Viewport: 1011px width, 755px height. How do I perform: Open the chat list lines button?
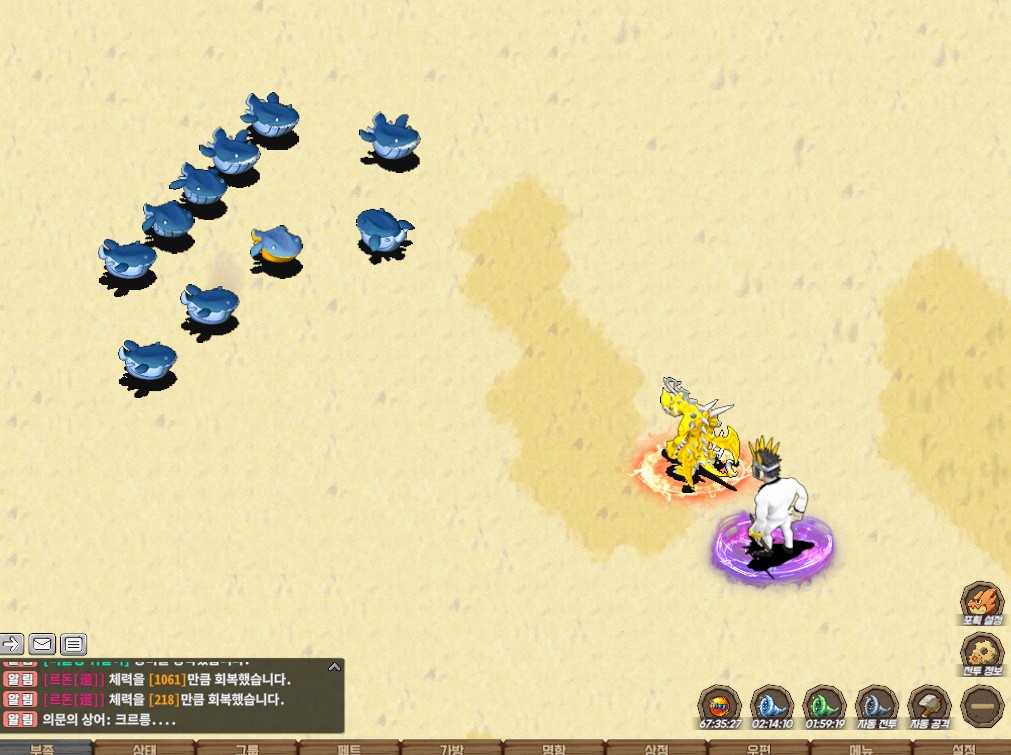74,643
